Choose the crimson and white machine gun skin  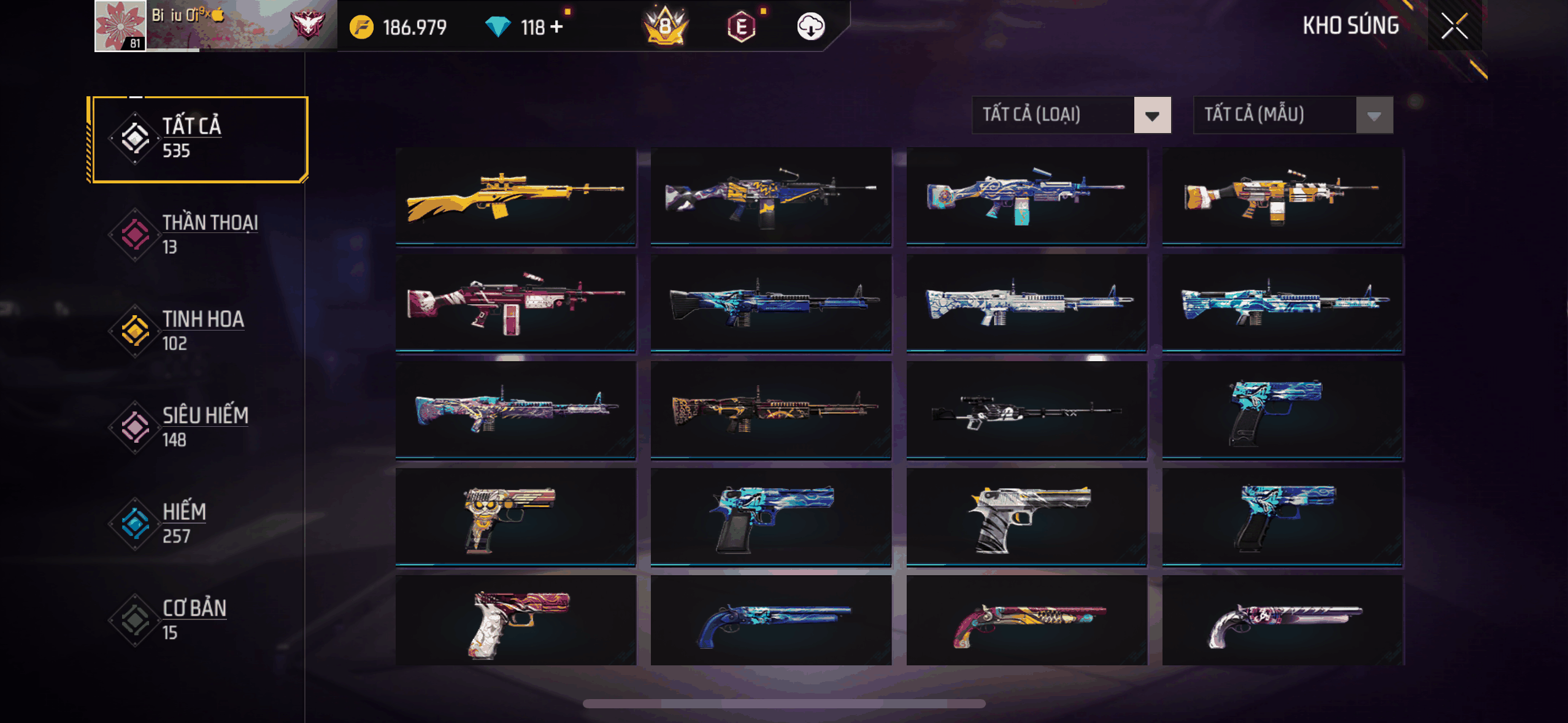pyautogui.click(x=515, y=303)
